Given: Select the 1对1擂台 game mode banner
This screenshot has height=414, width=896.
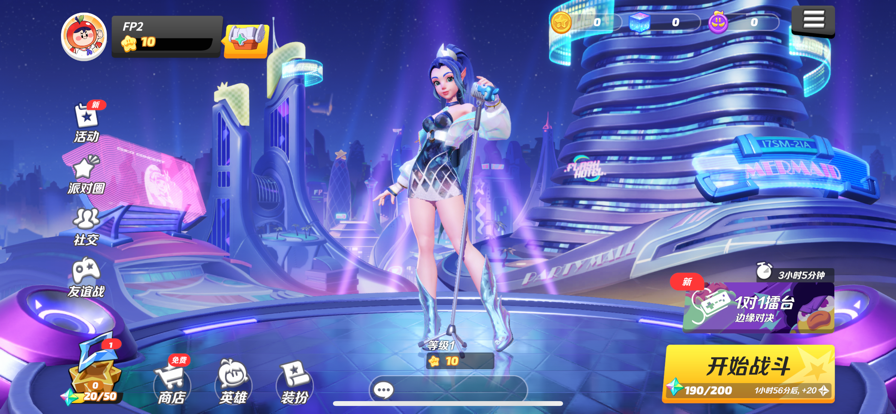Looking at the screenshot, I should [758, 306].
